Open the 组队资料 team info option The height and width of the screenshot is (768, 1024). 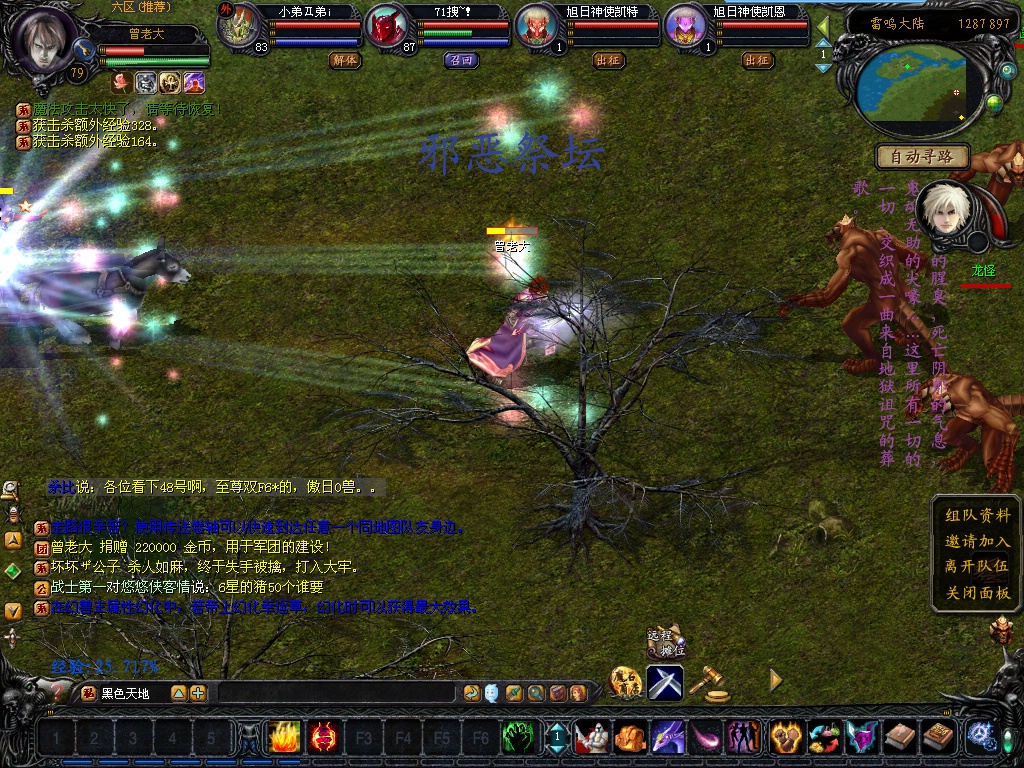pyautogui.click(x=977, y=515)
